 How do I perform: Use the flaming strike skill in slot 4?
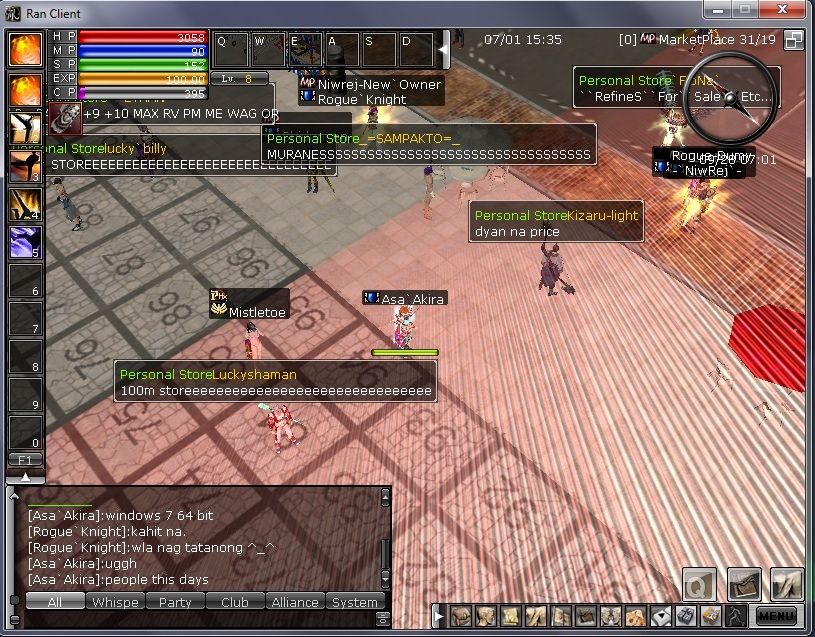(25, 205)
